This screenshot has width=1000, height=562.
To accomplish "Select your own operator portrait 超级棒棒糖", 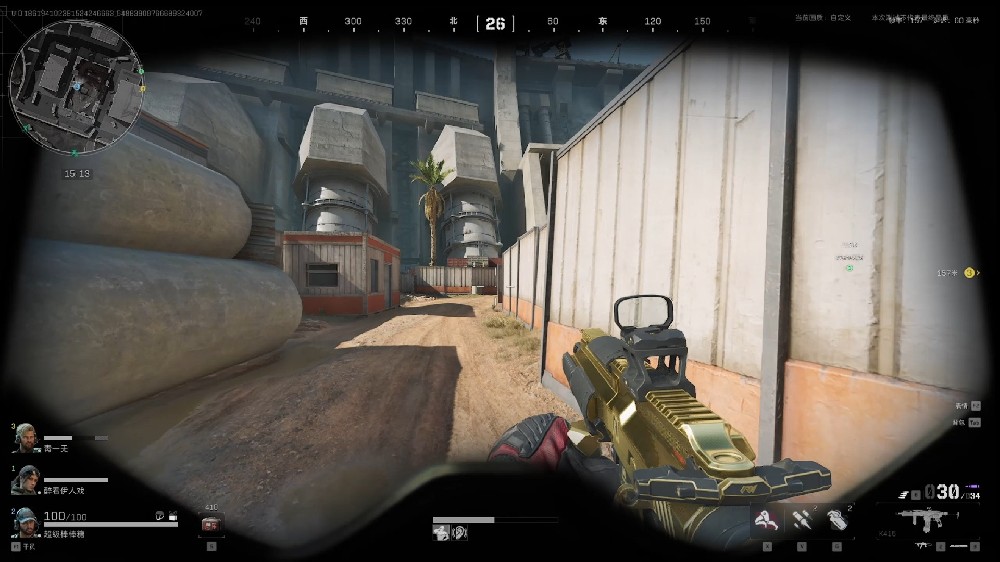I will [x=26, y=523].
